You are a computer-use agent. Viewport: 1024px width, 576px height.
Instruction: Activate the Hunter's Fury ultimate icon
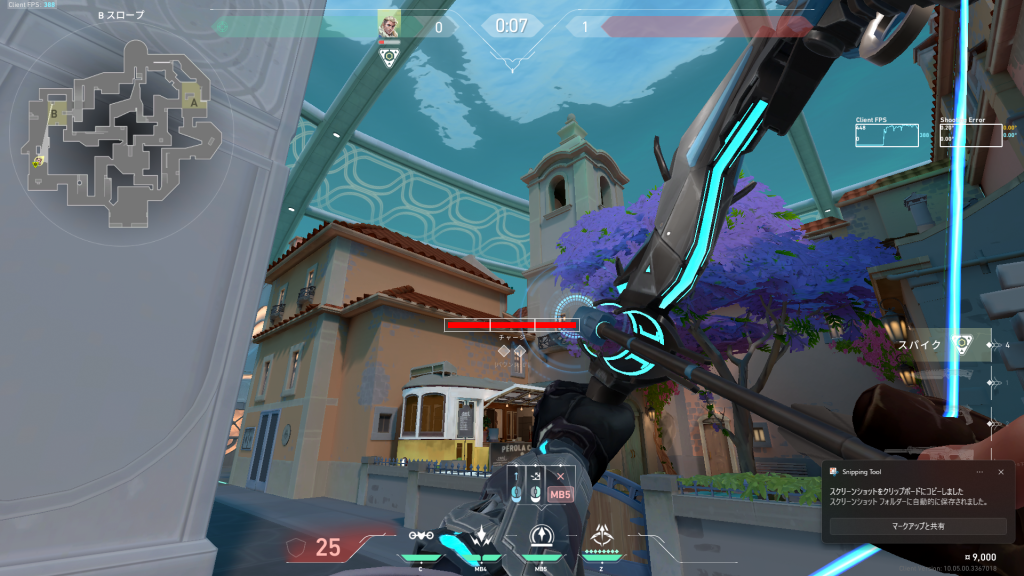coord(603,535)
